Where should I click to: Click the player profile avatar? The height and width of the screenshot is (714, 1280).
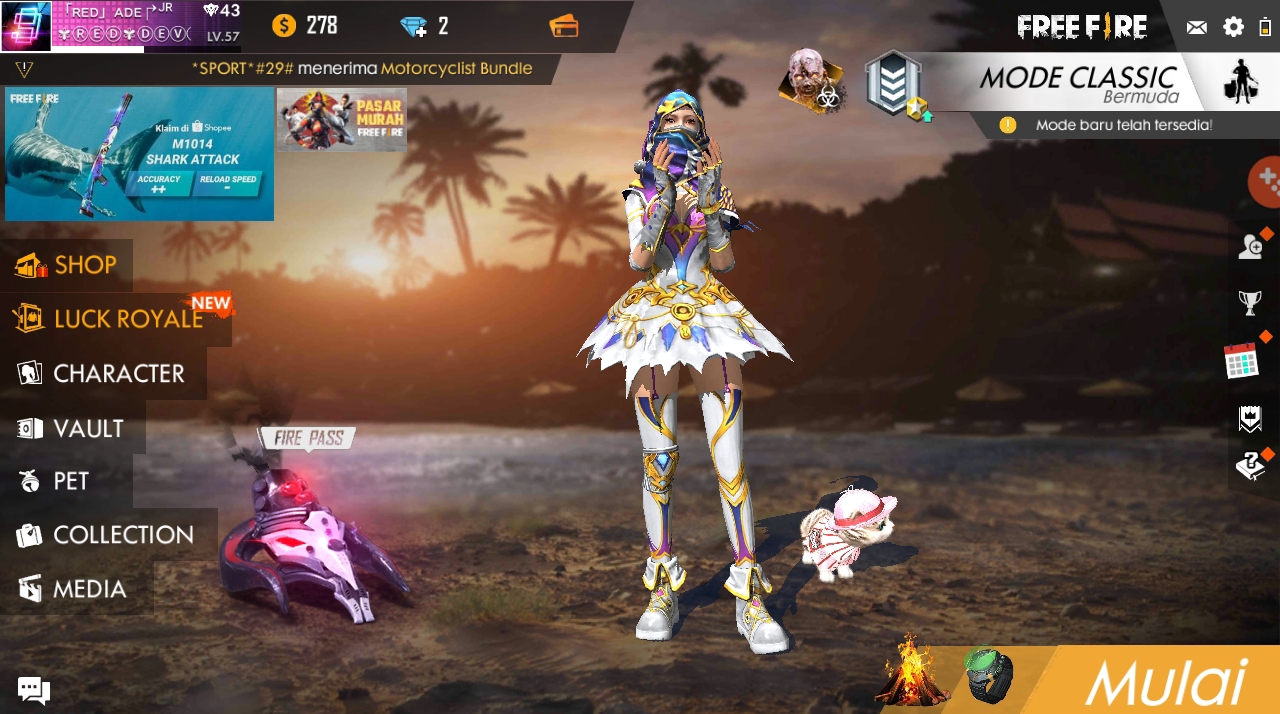(x=25, y=26)
